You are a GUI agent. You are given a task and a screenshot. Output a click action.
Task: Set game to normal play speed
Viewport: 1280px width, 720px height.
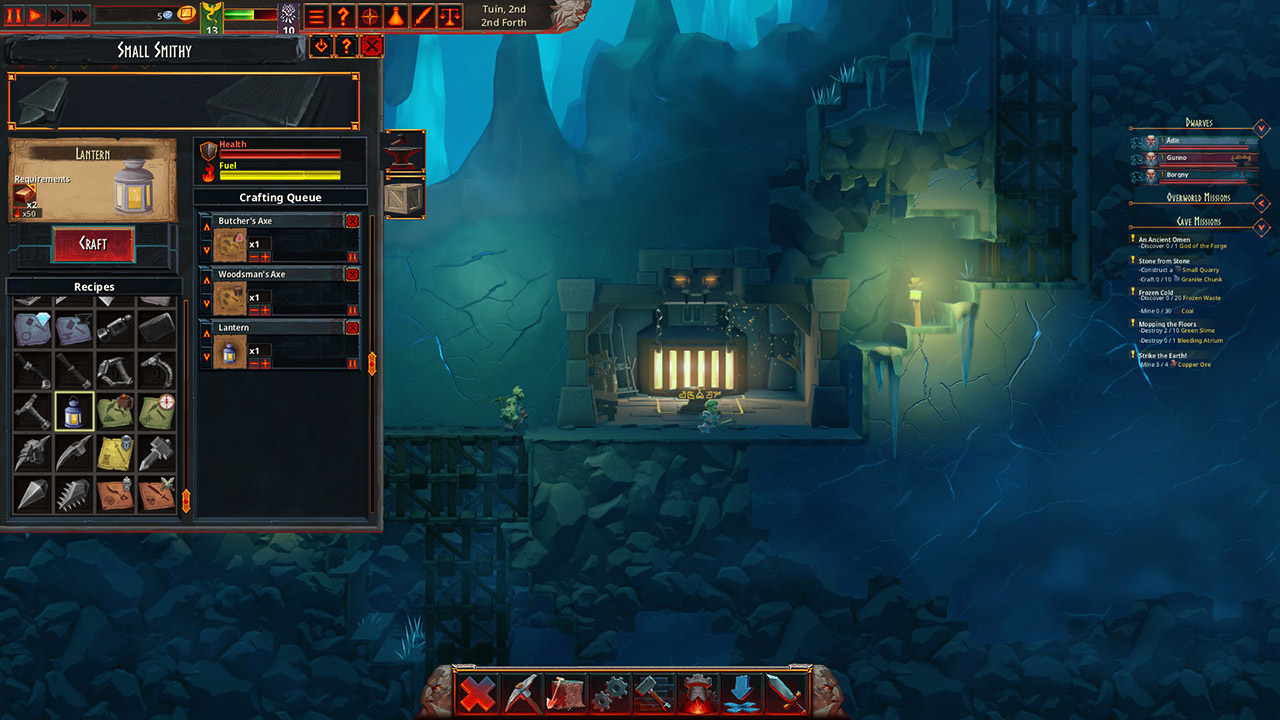36,15
